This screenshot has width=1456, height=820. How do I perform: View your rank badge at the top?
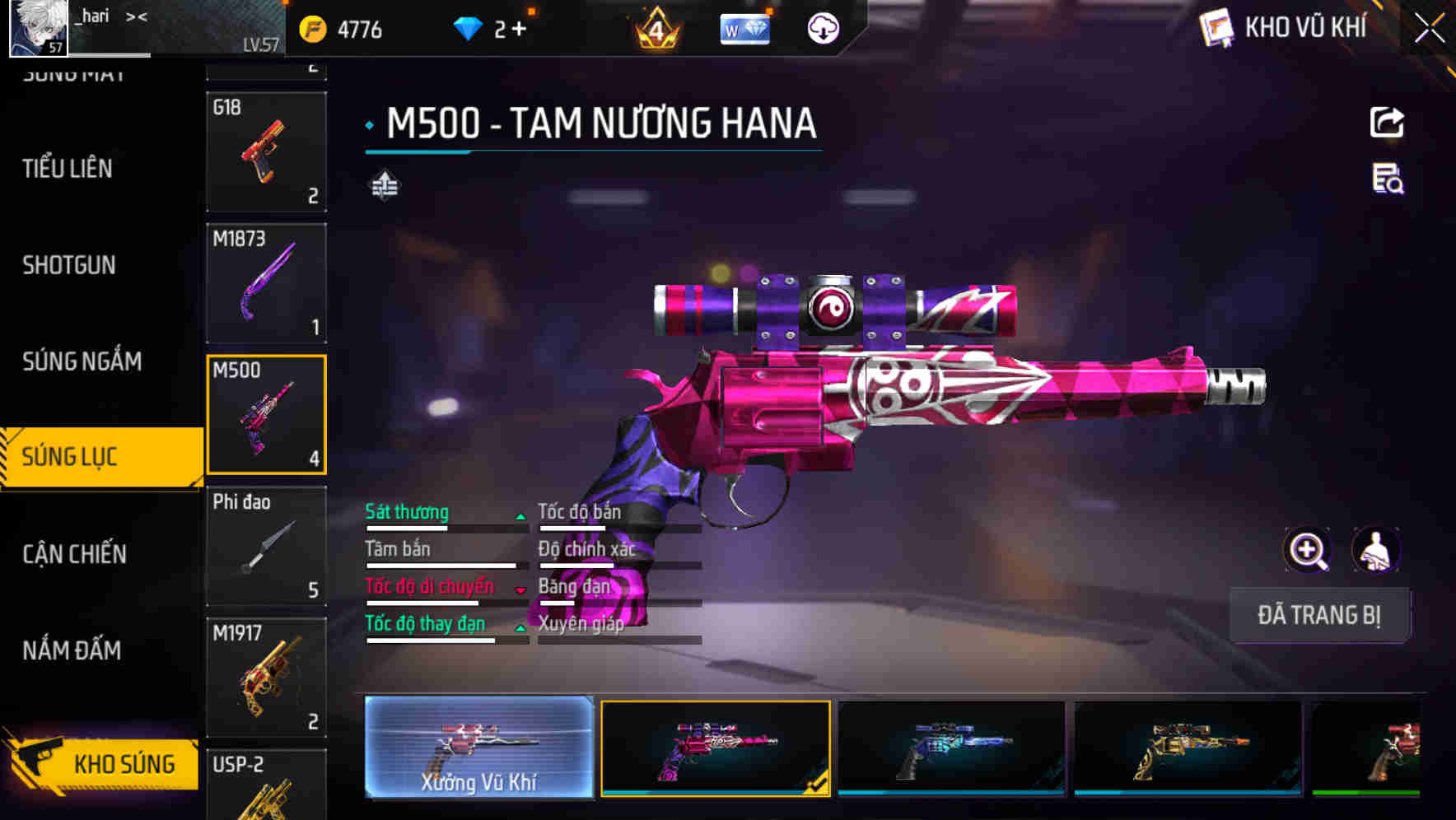pos(655,26)
